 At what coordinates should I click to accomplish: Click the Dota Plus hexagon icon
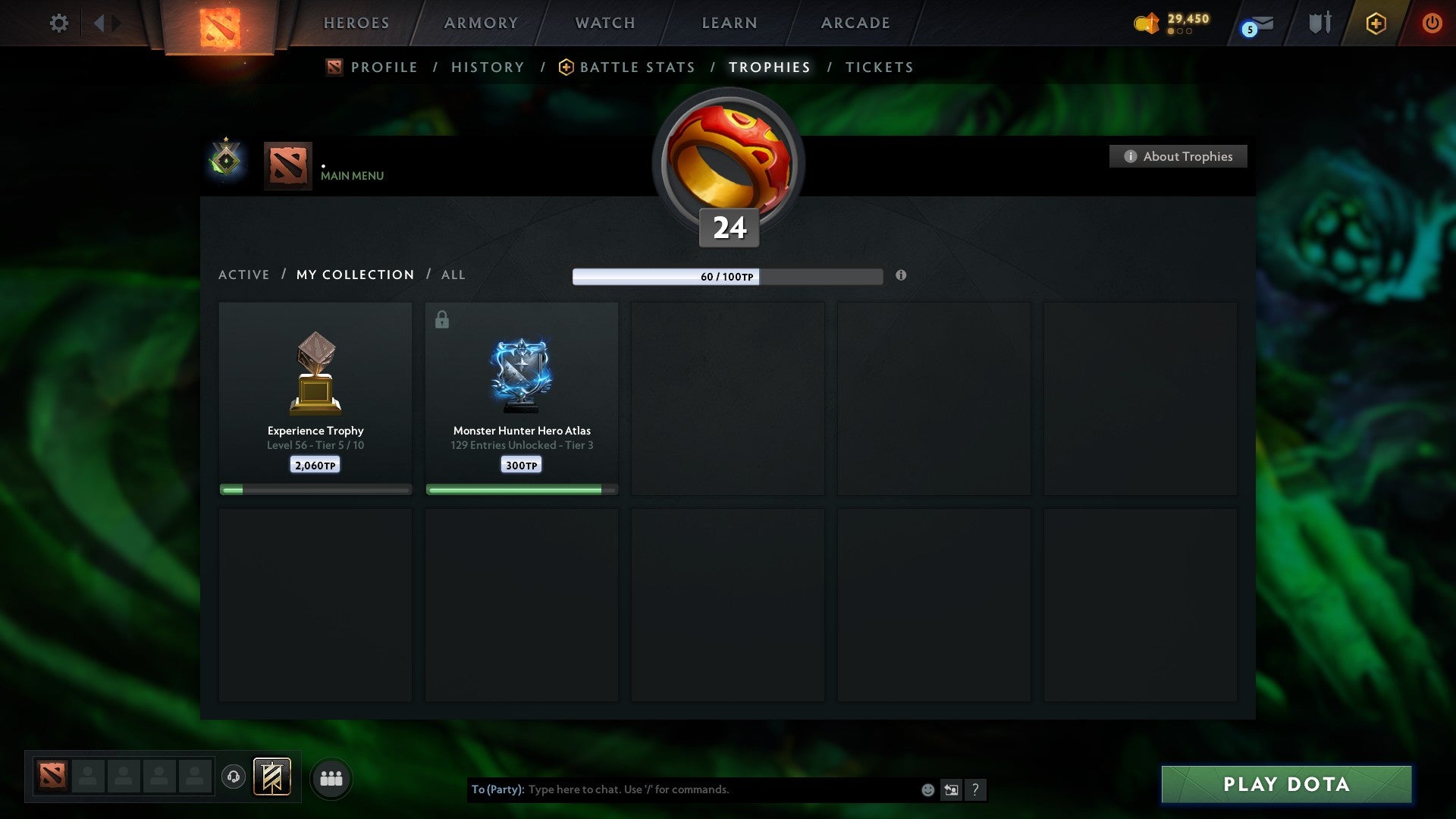pyautogui.click(x=1376, y=23)
